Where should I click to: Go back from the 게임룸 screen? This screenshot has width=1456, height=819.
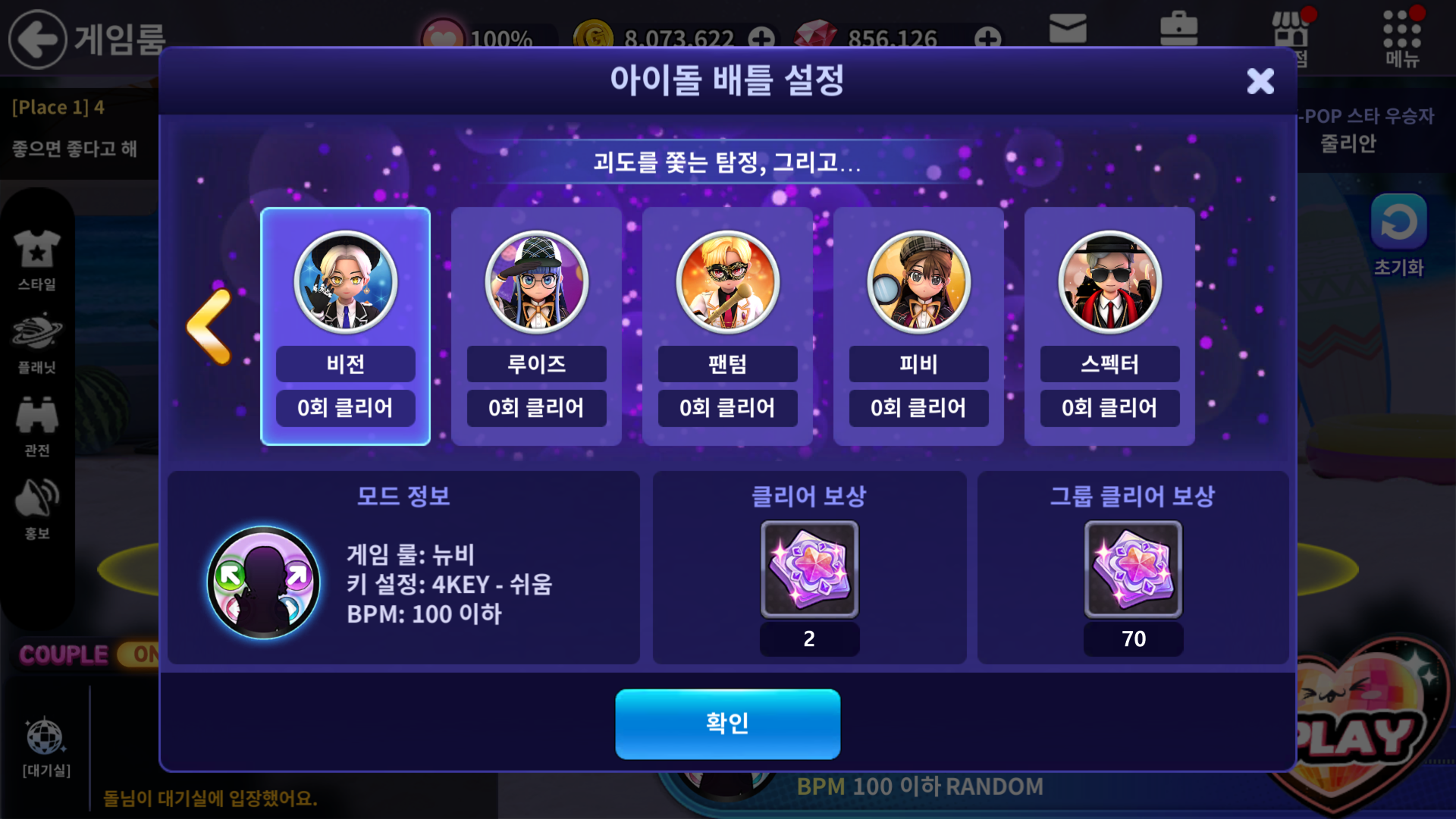[37, 39]
